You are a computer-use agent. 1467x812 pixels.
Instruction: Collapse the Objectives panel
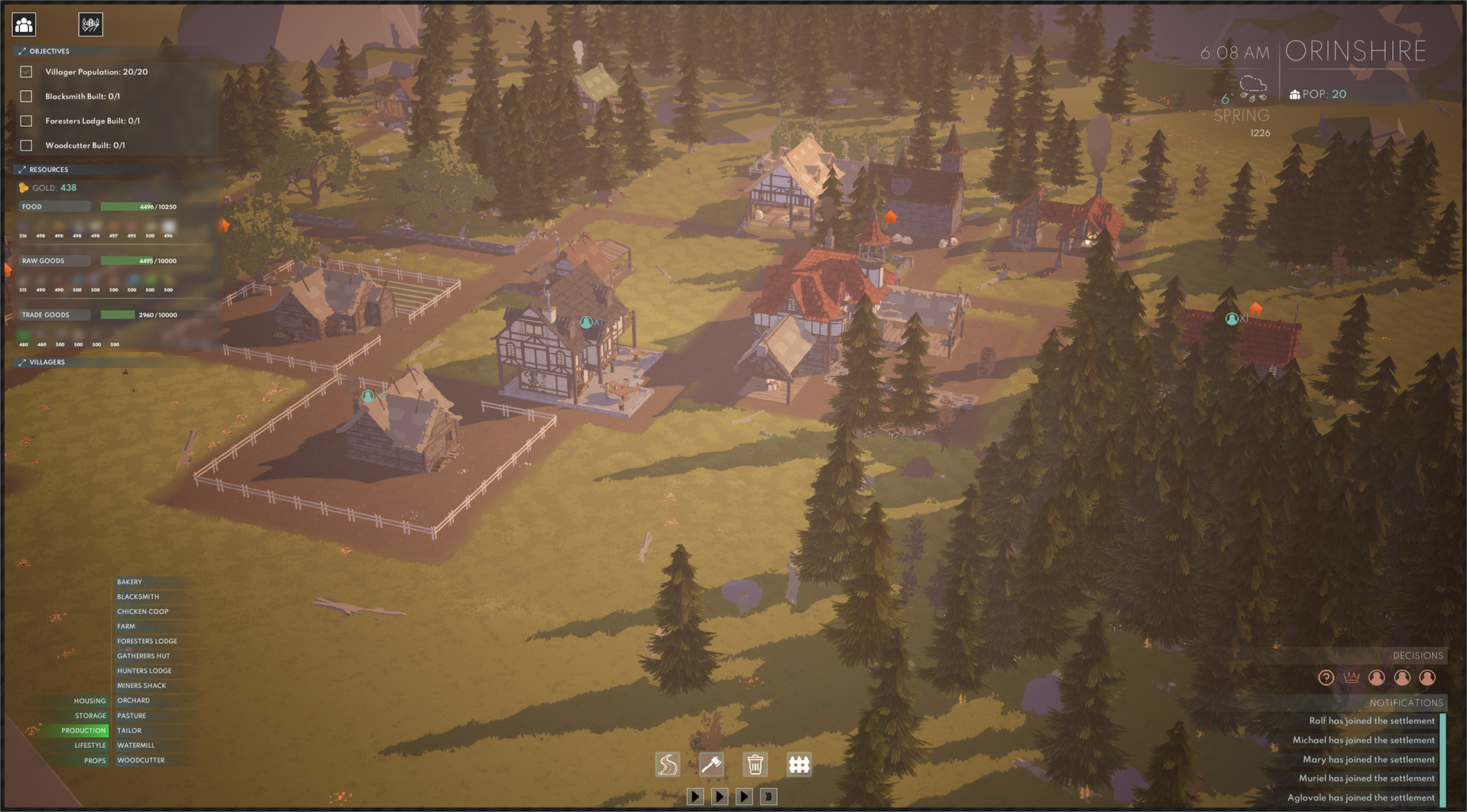tap(21, 51)
